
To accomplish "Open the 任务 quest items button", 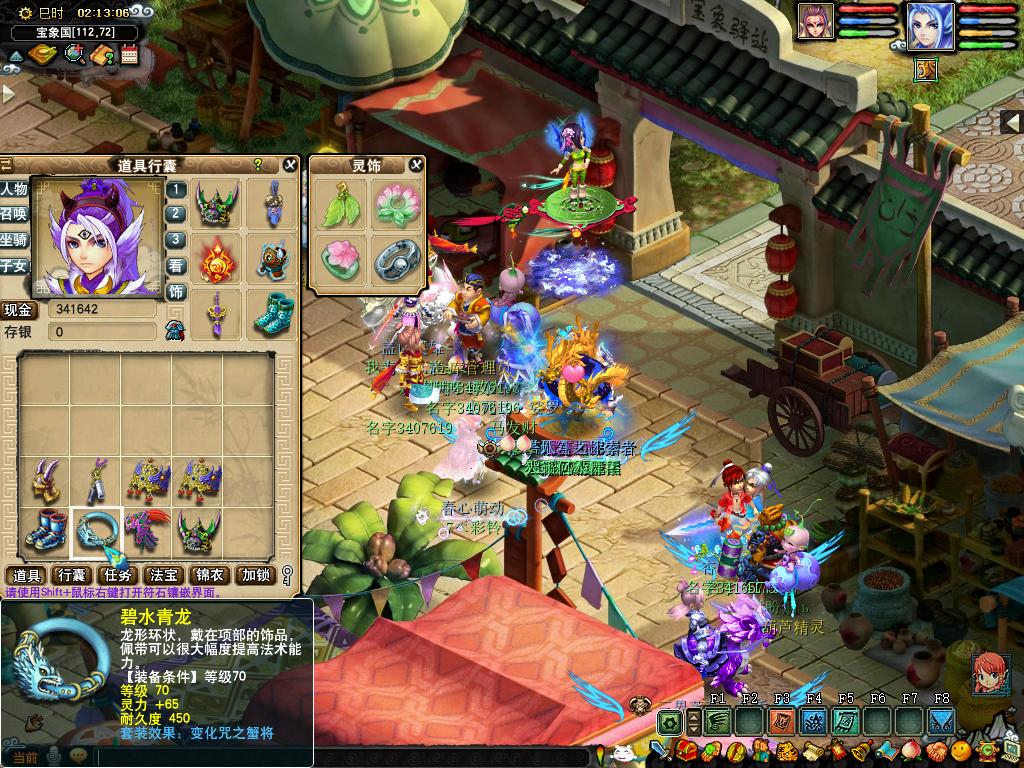I will click(x=117, y=575).
